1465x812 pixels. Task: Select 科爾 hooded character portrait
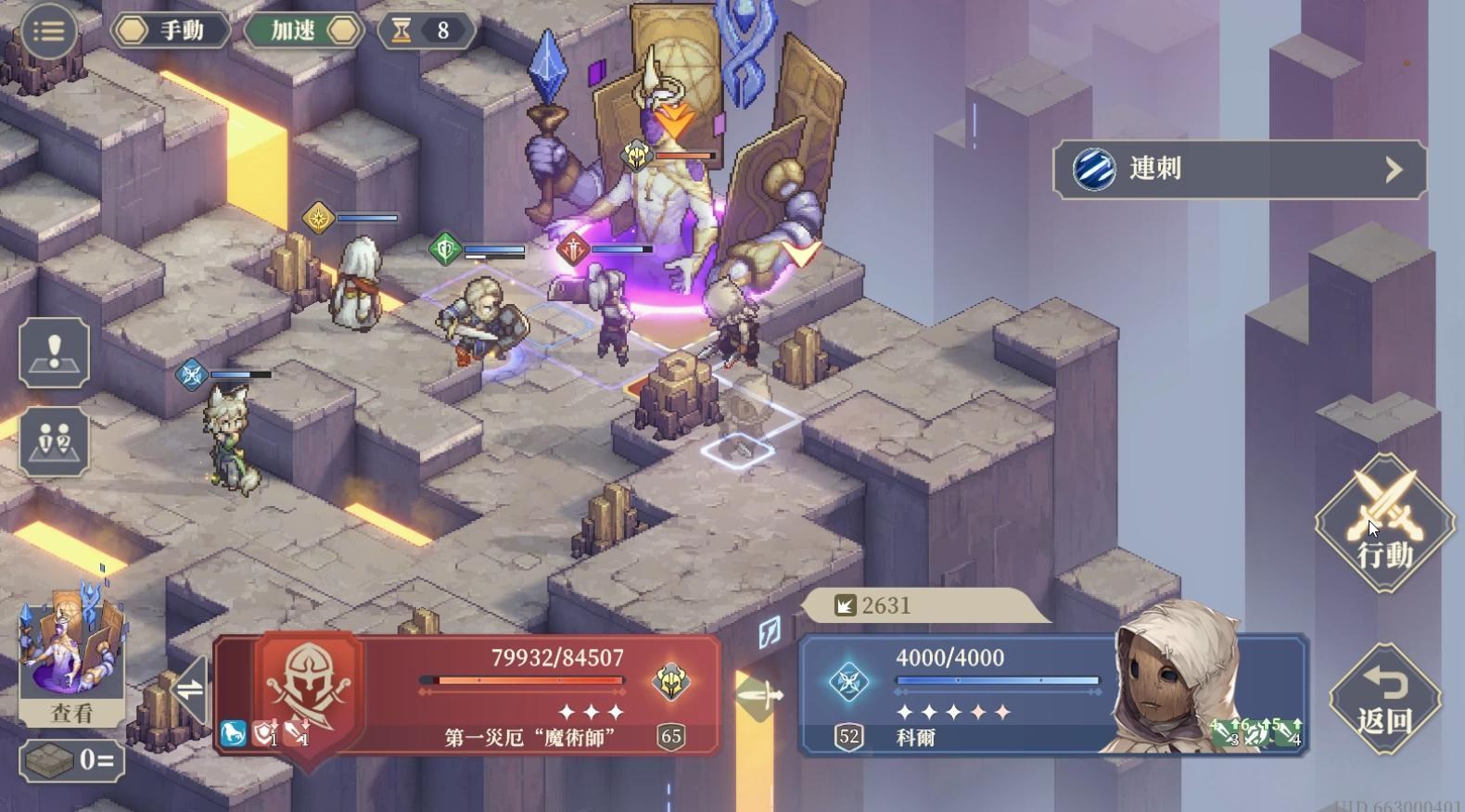(x=1166, y=681)
